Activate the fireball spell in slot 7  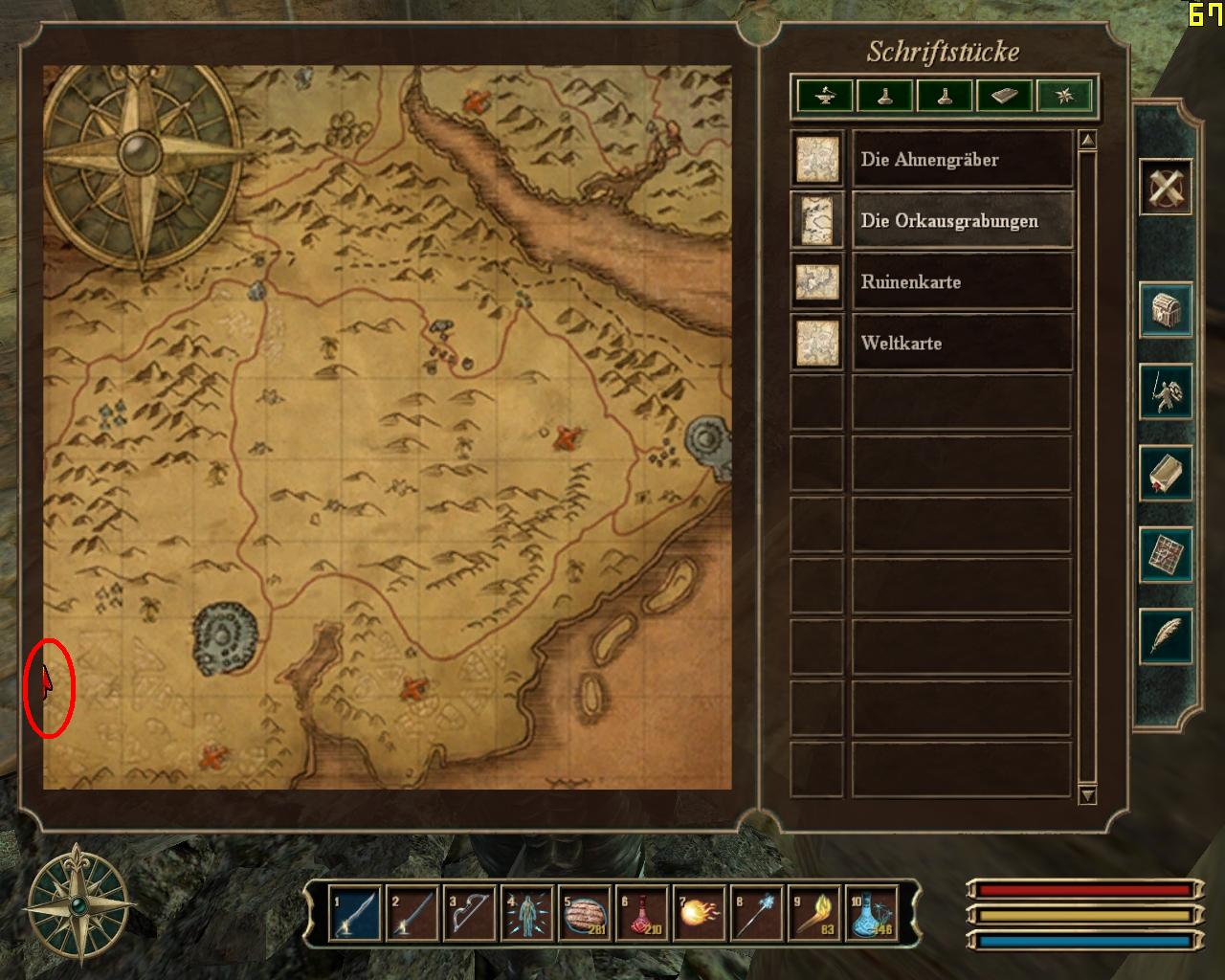699,915
